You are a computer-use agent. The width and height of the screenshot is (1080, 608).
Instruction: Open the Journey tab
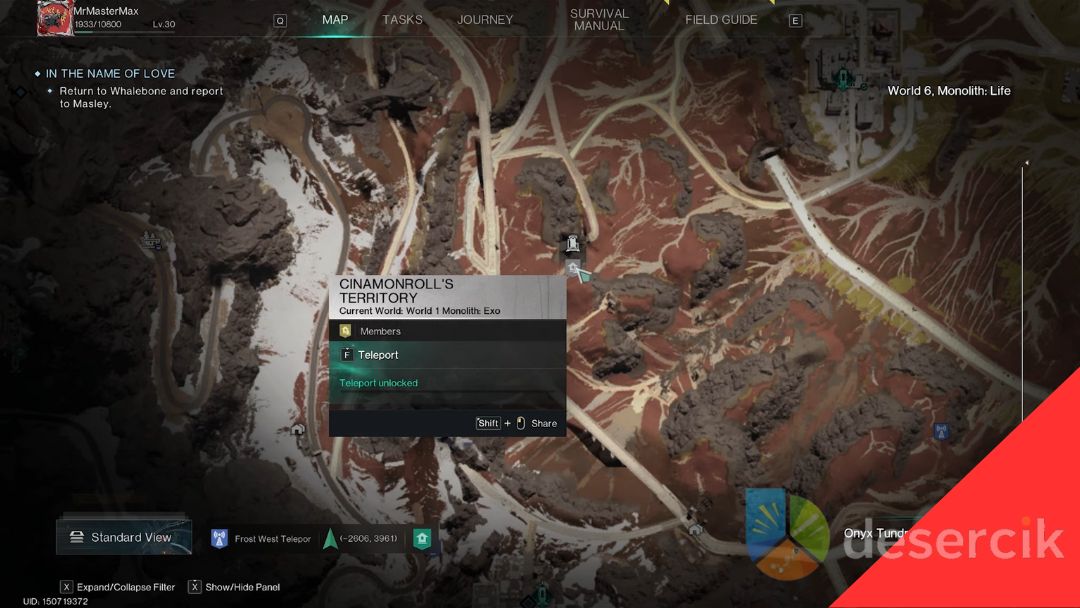click(x=485, y=20)
